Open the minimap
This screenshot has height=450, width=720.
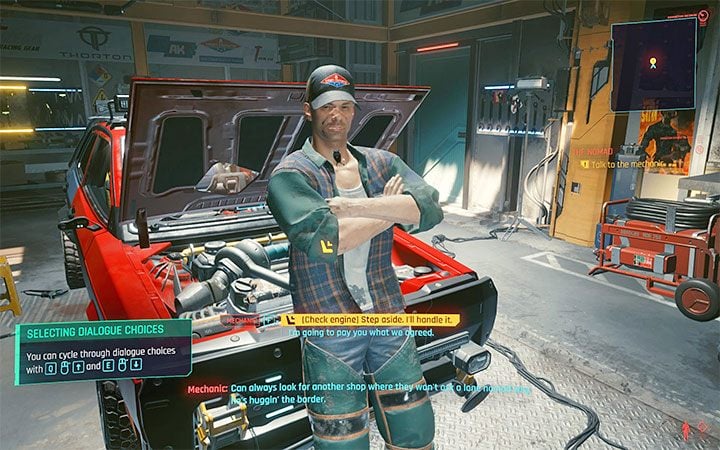coord(653,65)
